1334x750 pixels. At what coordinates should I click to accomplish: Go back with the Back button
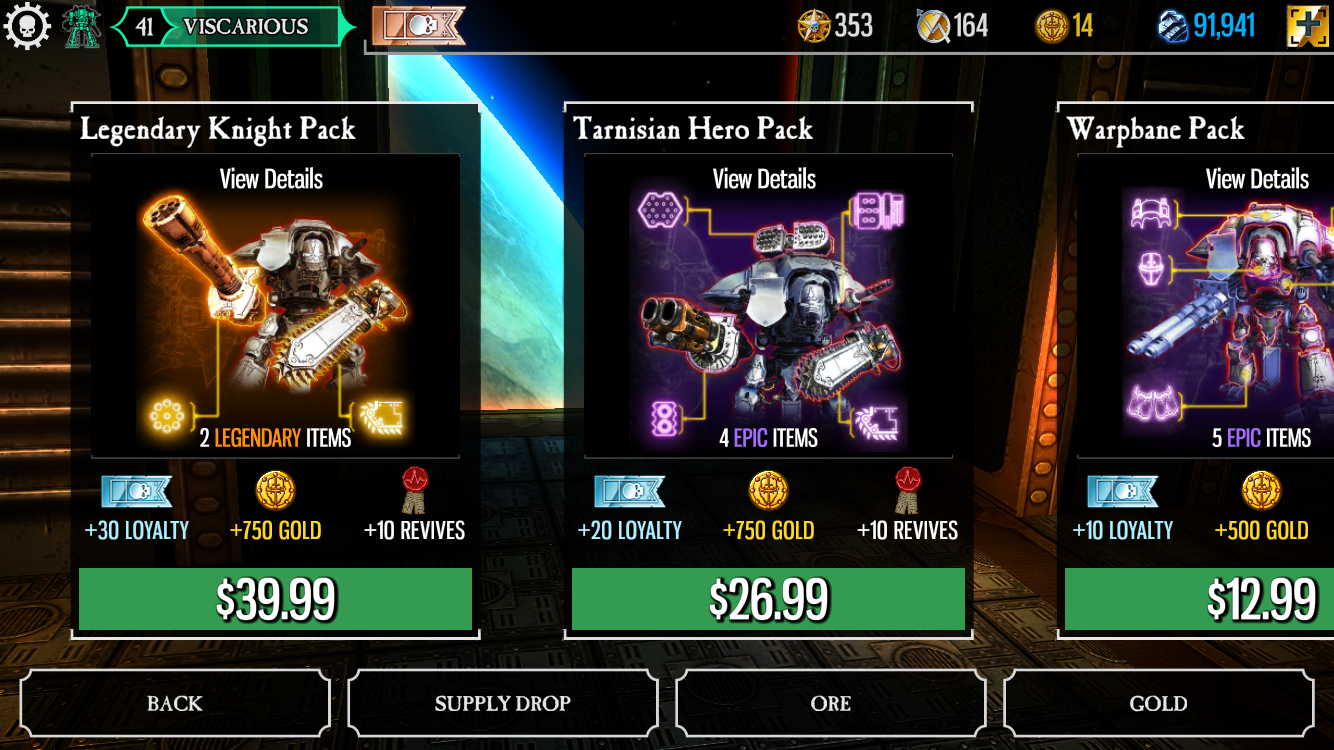click(175, 704)
